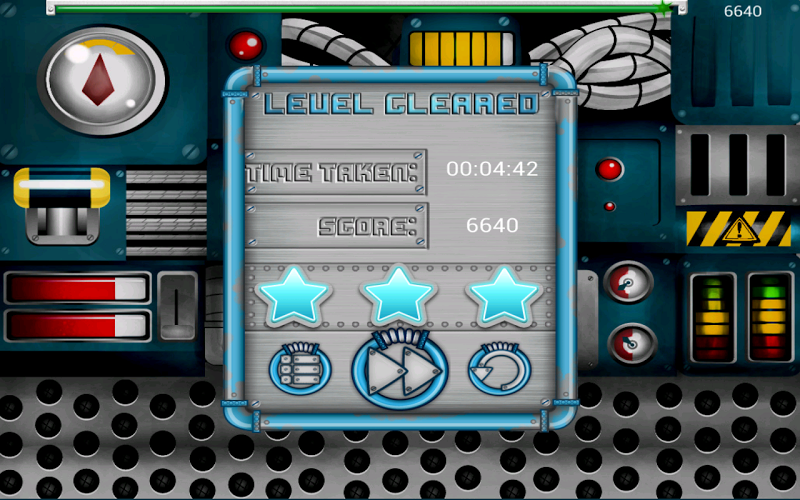Open the level list menu button

[299, 369]
